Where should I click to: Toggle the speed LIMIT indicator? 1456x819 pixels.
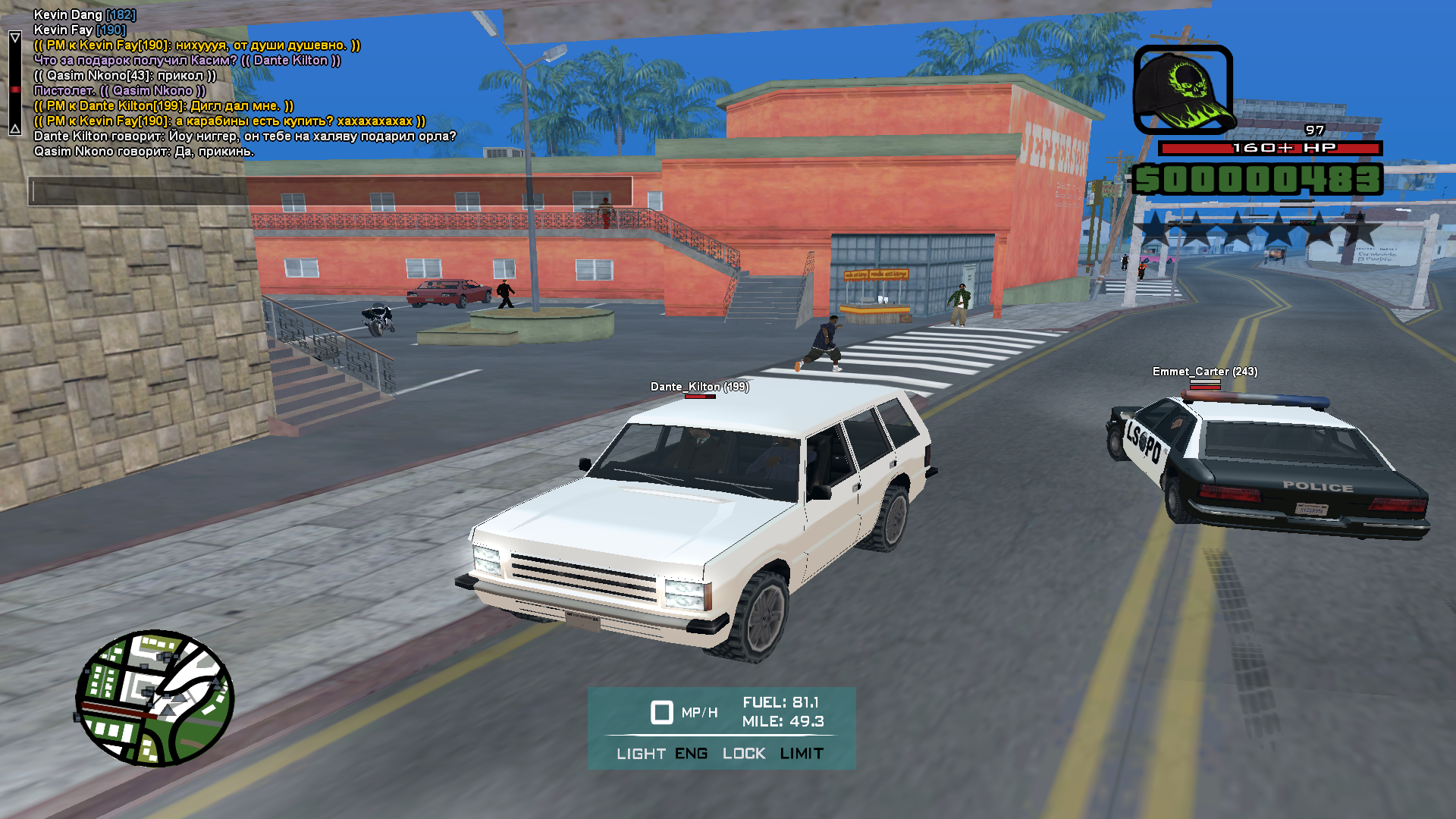tap(802, 754)
